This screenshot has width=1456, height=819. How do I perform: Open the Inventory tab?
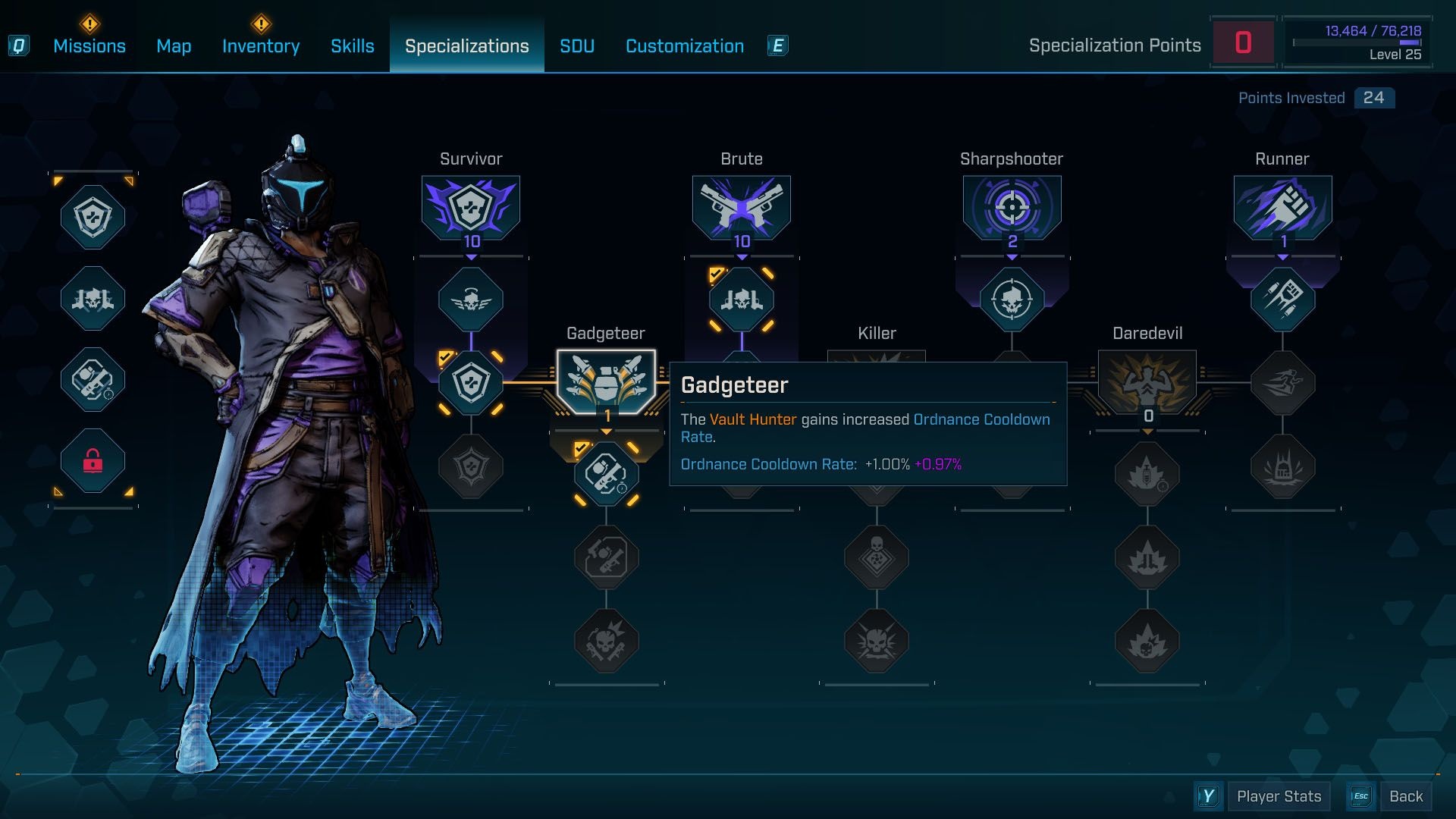[x=261, y=46]
